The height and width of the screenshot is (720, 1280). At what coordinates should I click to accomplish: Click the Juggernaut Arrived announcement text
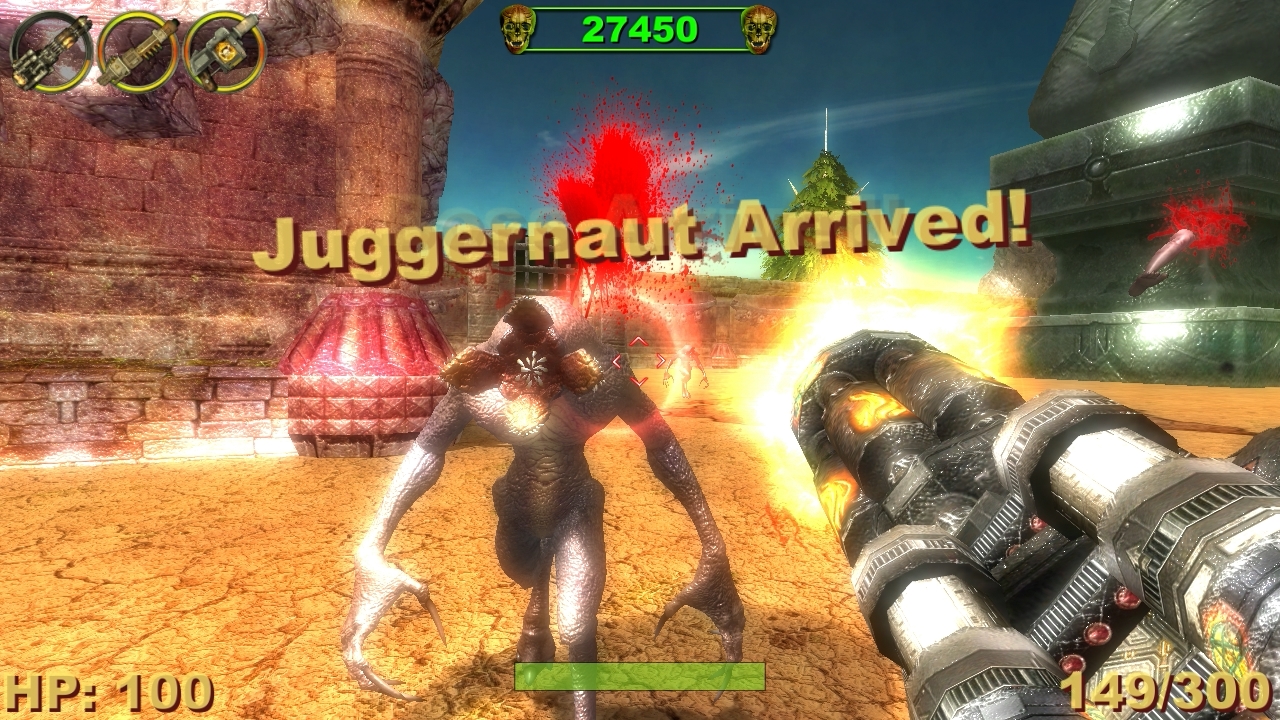[645, 238]
